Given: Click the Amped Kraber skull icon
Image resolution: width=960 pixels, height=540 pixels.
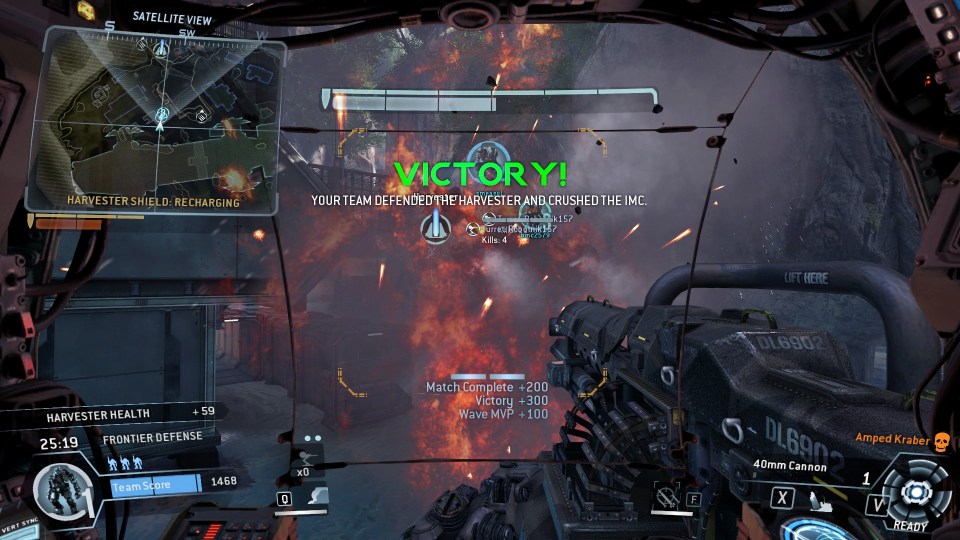Looking at the screenshot, I should (940, 440).
